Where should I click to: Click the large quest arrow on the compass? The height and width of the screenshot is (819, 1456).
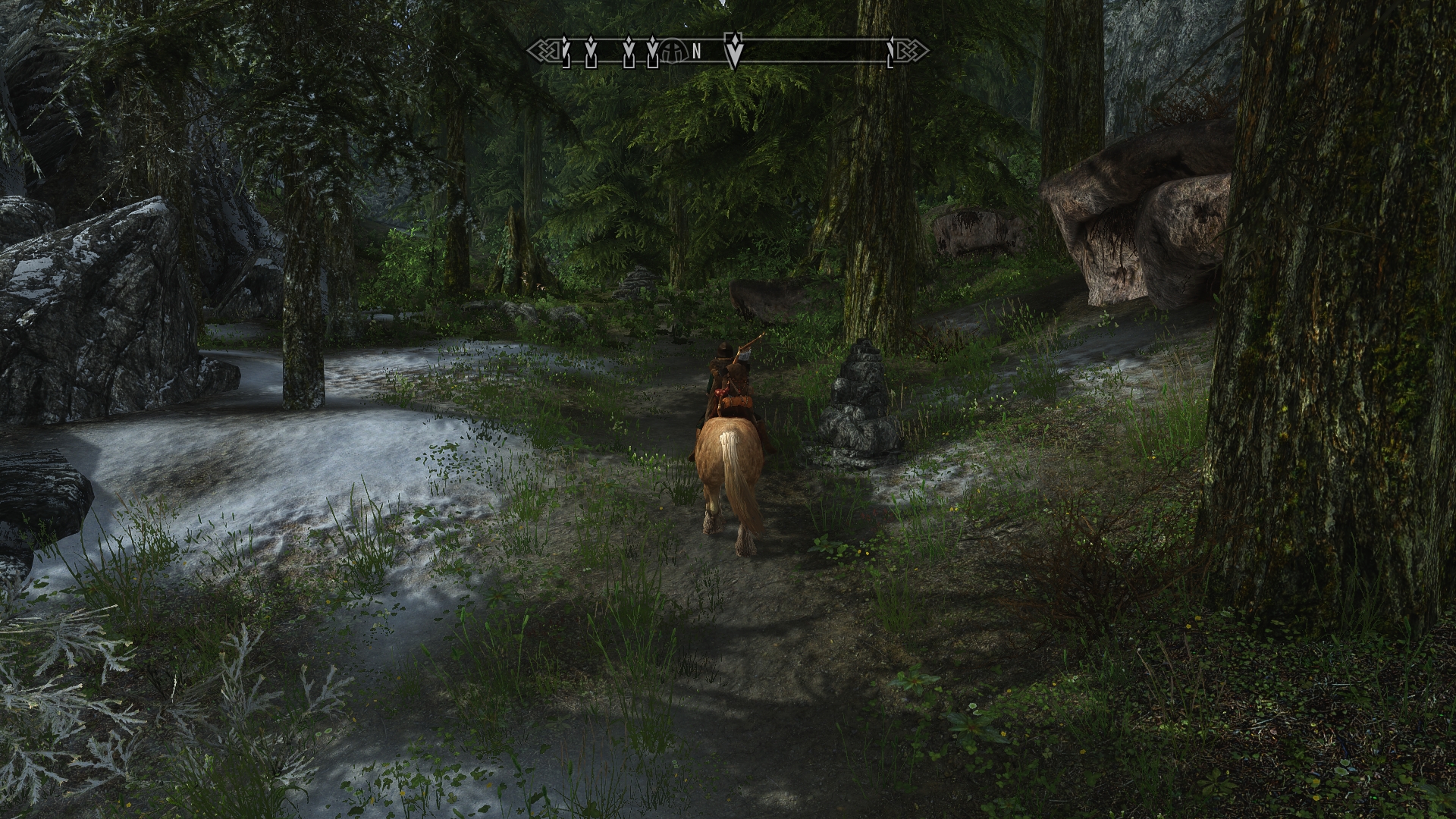[733, 51]
